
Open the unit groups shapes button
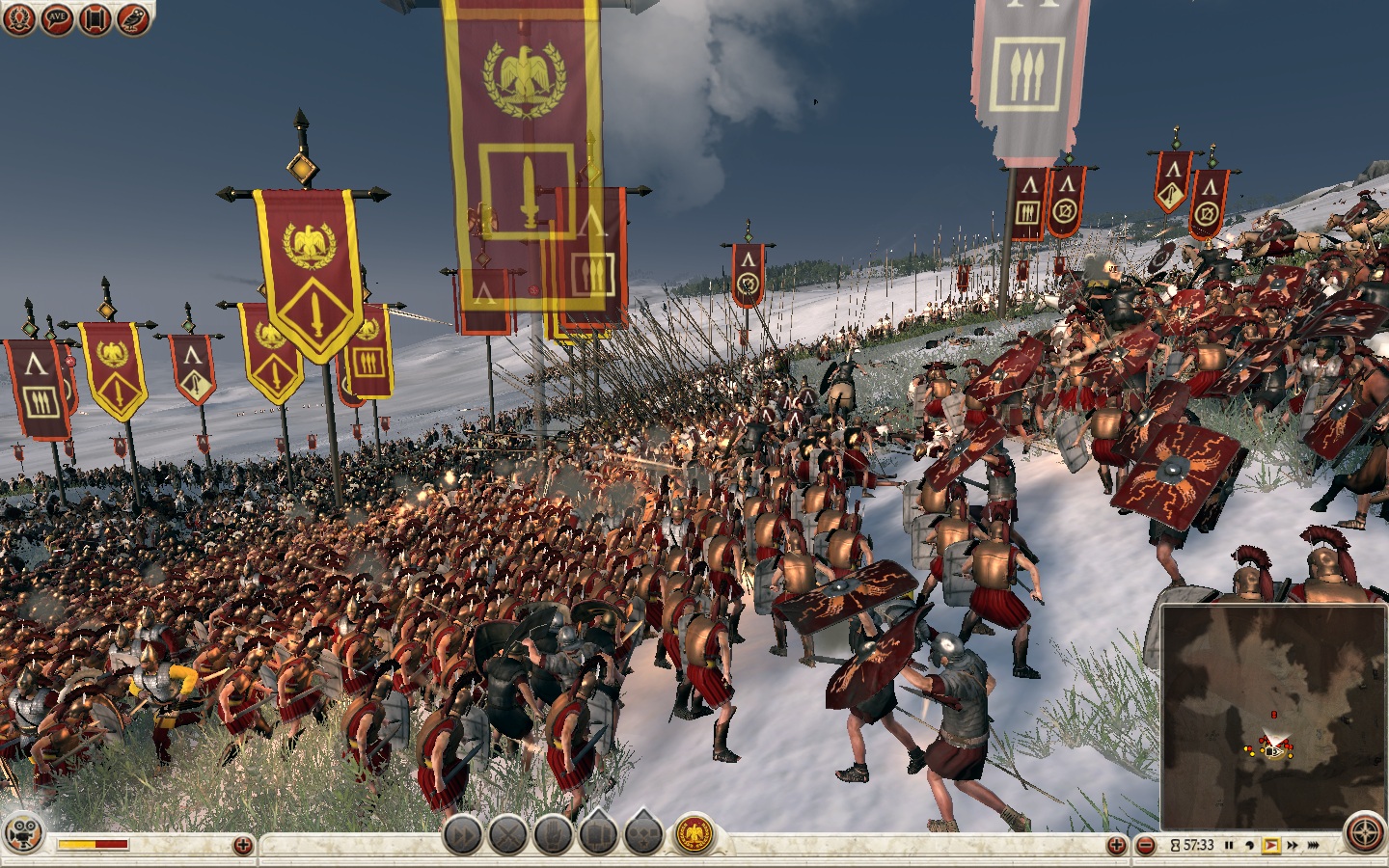coord(643,835)
